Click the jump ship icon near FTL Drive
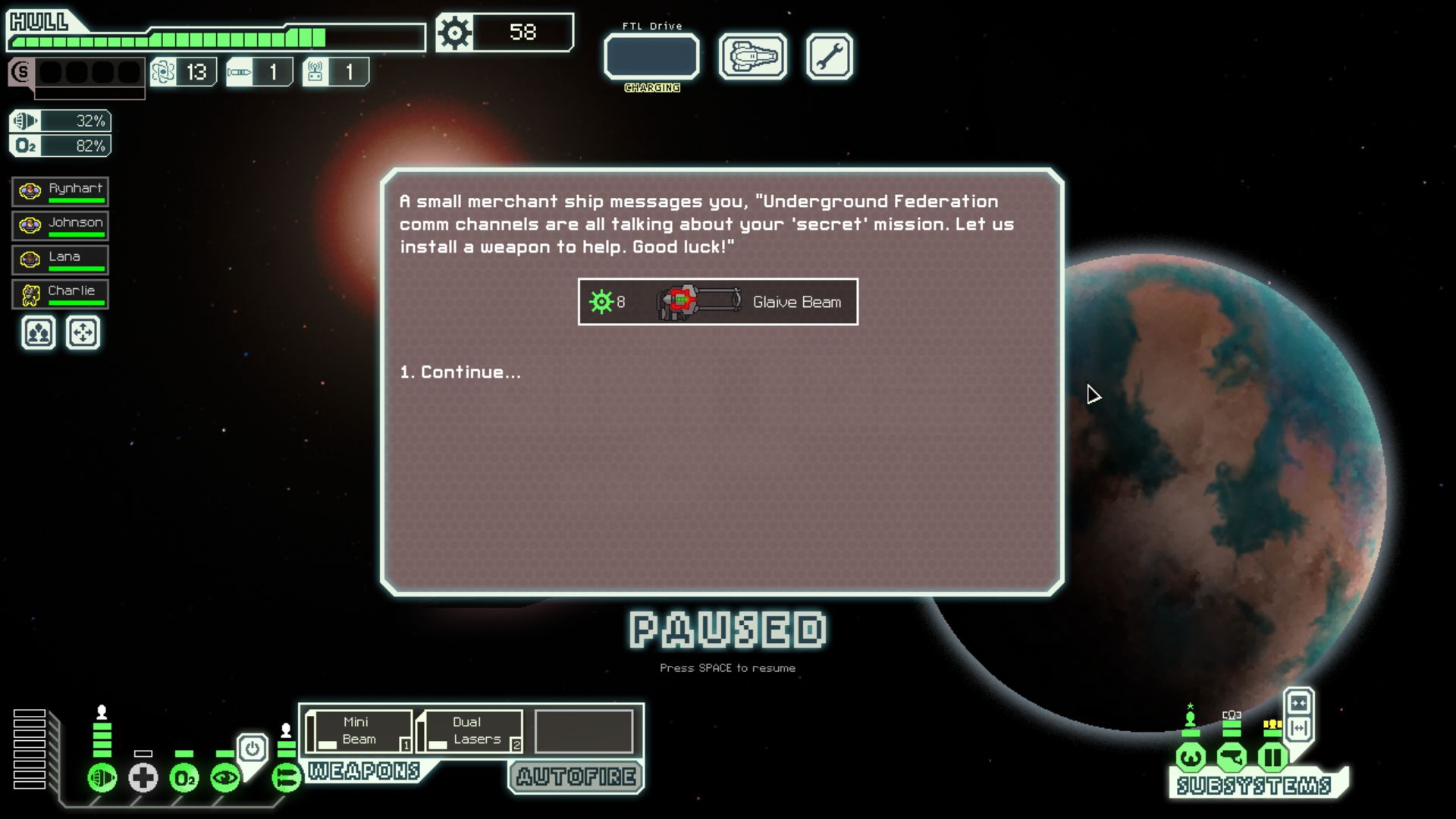 (752, 56)
